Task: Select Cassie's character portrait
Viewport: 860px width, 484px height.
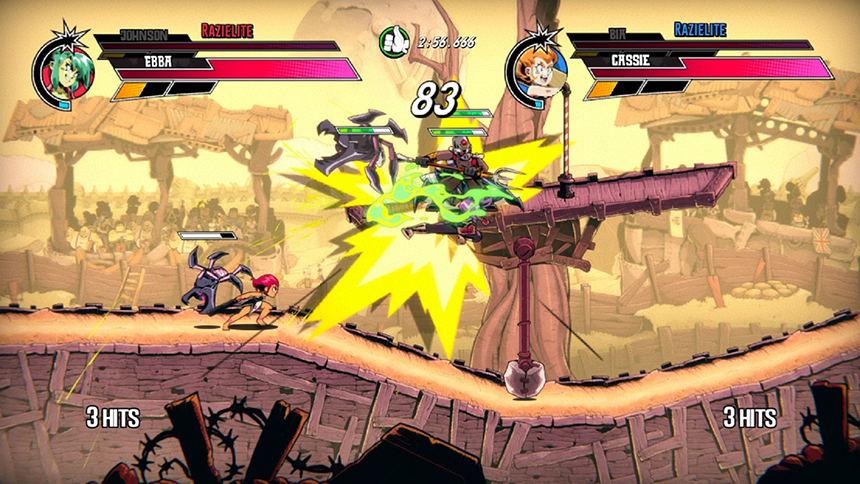Action: pos(540,70)
